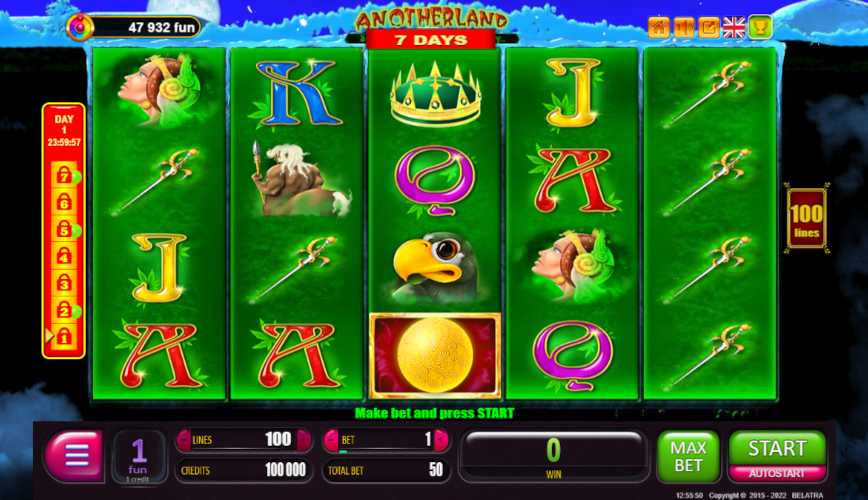Click the START spin button
Viewport: 868px width, 500px height.
pyautogui.click(x=777, y=448)
